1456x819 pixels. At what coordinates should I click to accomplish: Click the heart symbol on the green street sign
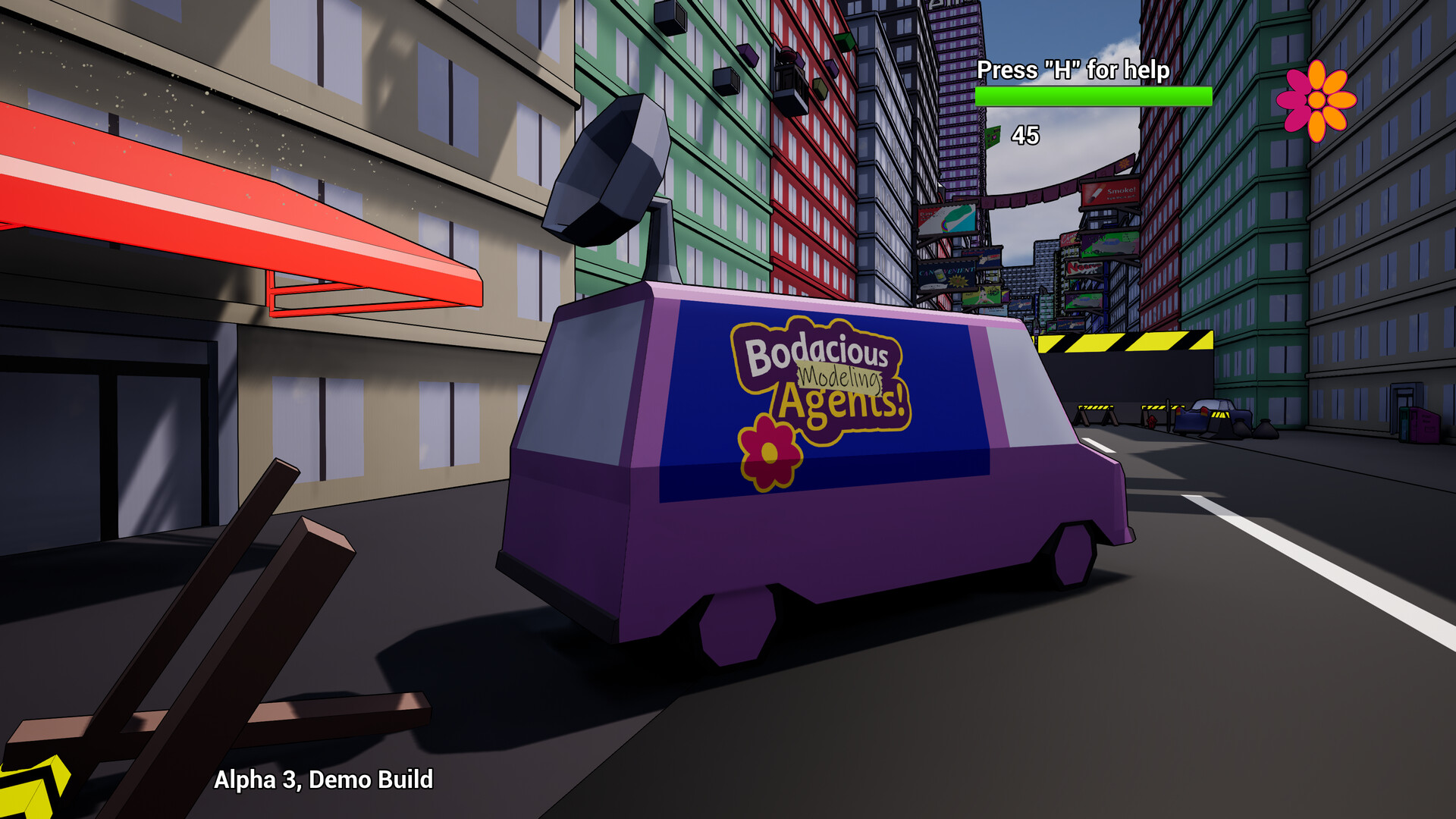point(995,137)
